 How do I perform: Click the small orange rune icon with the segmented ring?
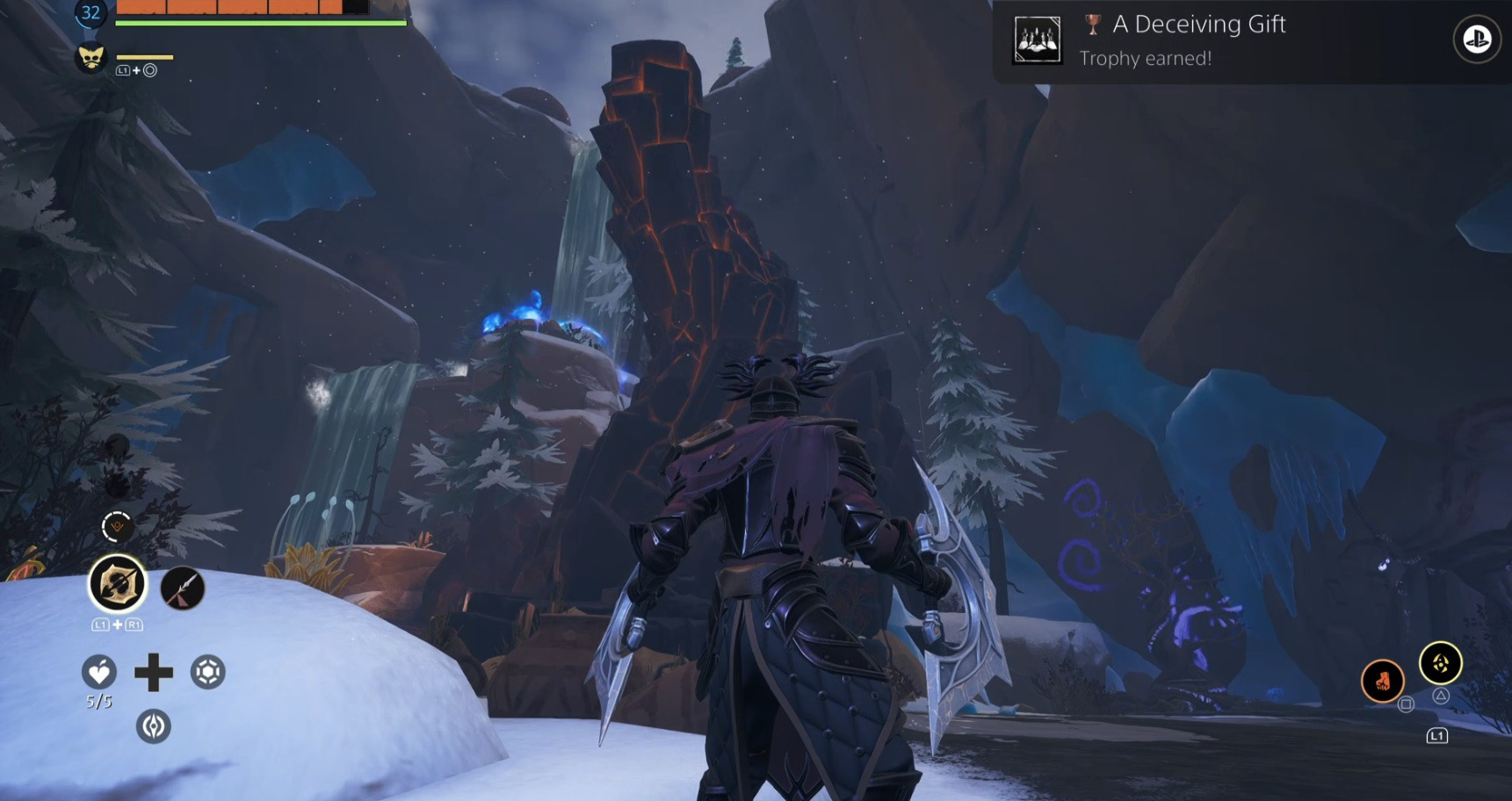coord(117,526)
